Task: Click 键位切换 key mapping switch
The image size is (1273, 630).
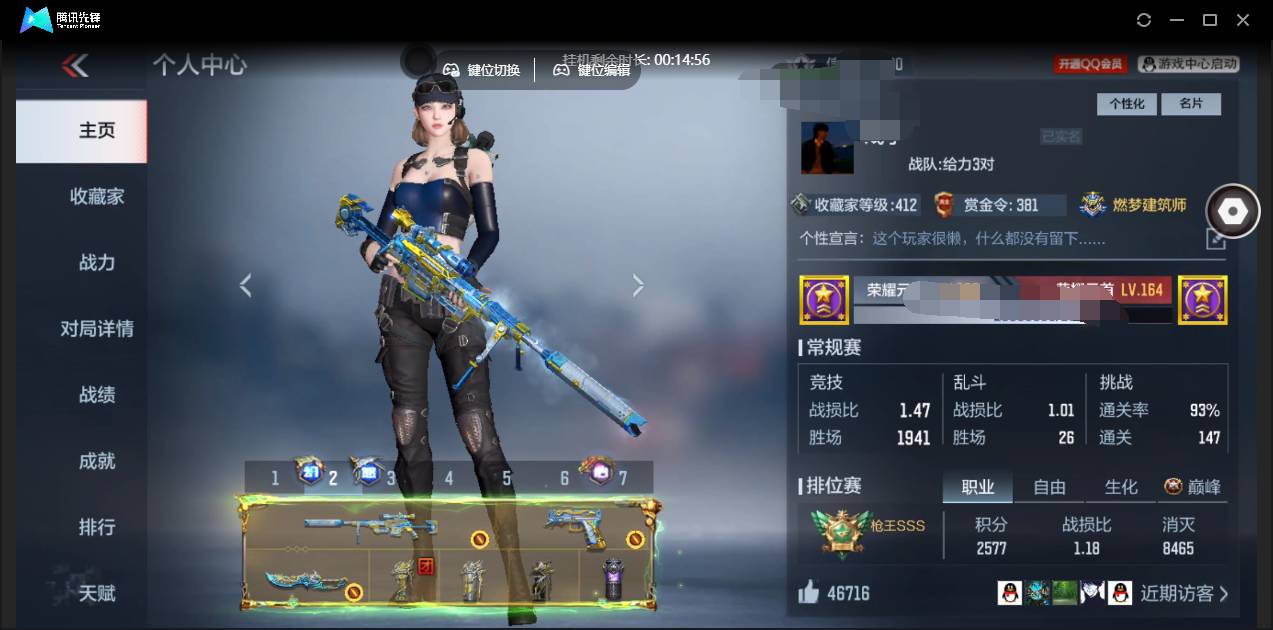Action: tap(482, 70)
